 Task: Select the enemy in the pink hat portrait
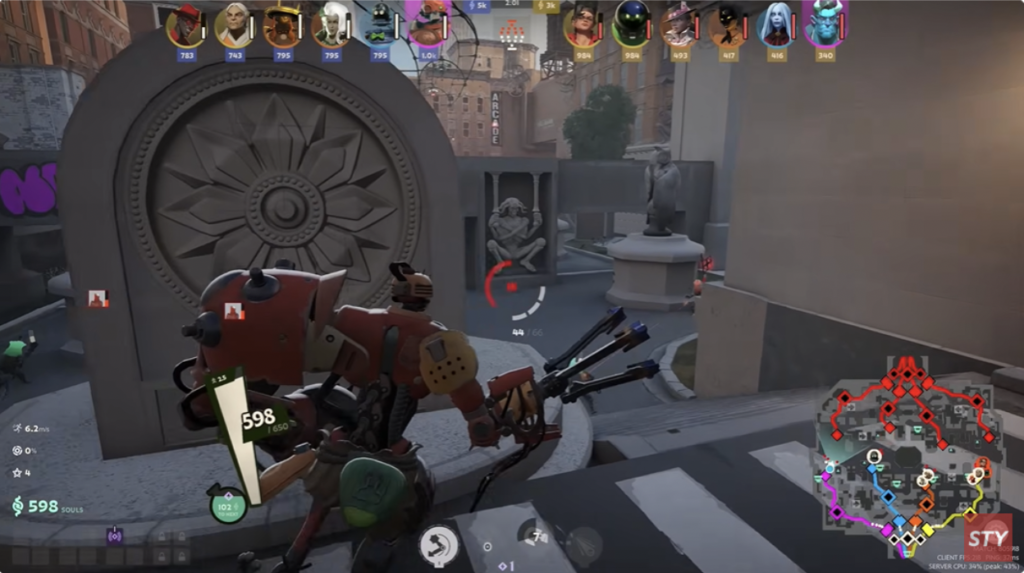coord(680,25)
